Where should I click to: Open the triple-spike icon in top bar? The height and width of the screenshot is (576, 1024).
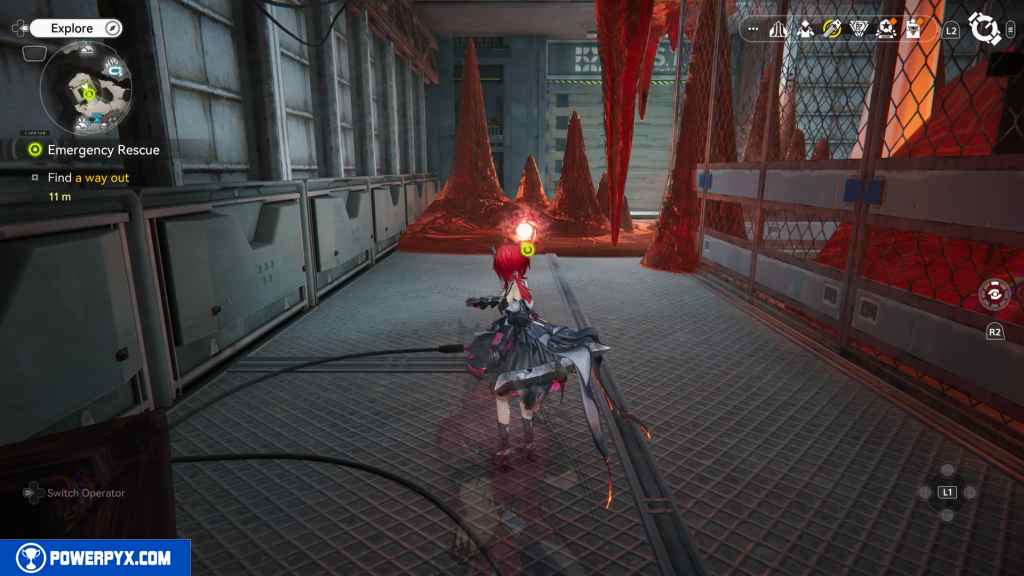click(x=778, y=30)
